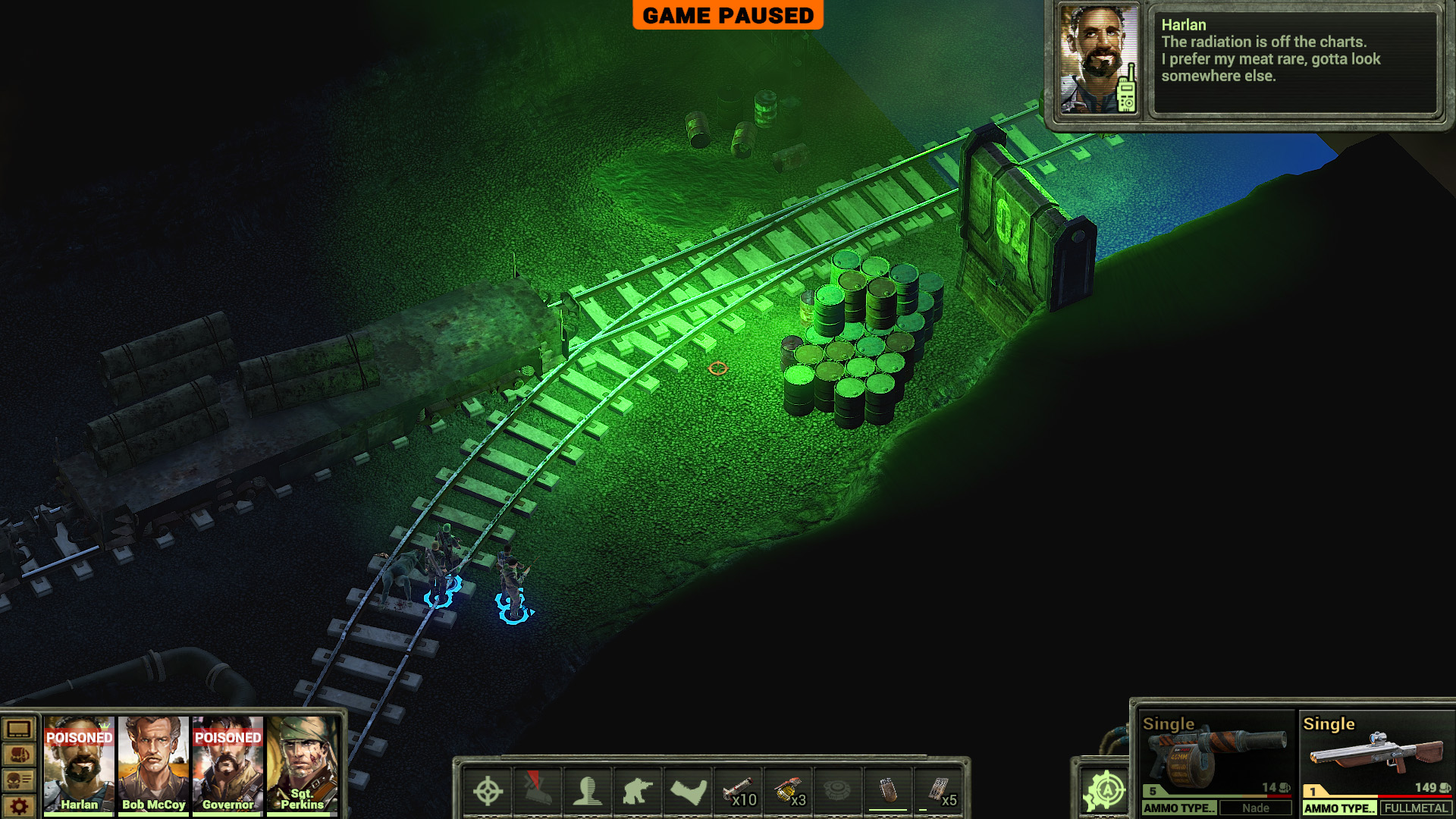
Task: Choose the Governor squad member
Action: (227, 764)
